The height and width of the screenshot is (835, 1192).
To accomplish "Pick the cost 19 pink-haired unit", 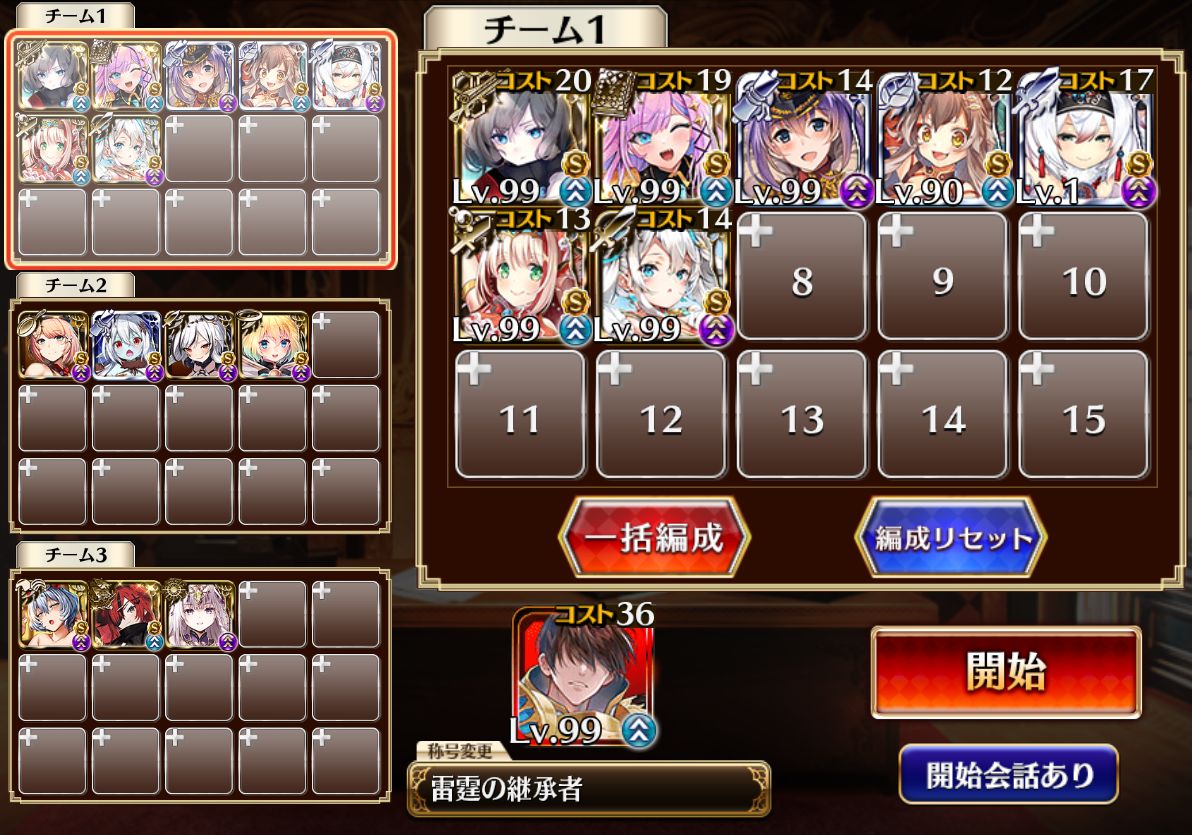I will point(661,138).
